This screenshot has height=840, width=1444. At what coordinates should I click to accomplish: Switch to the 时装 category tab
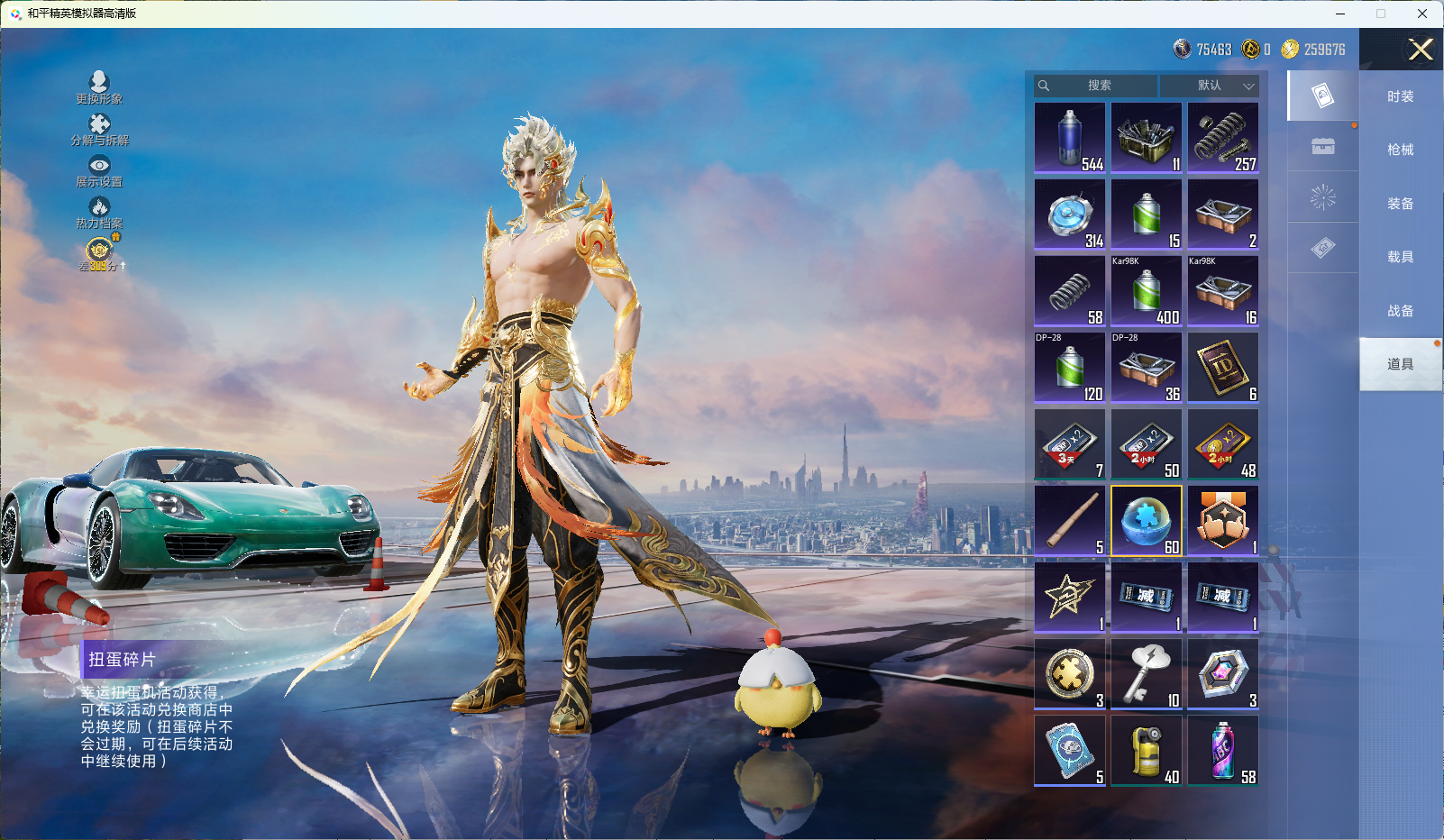pos(1400,96)
